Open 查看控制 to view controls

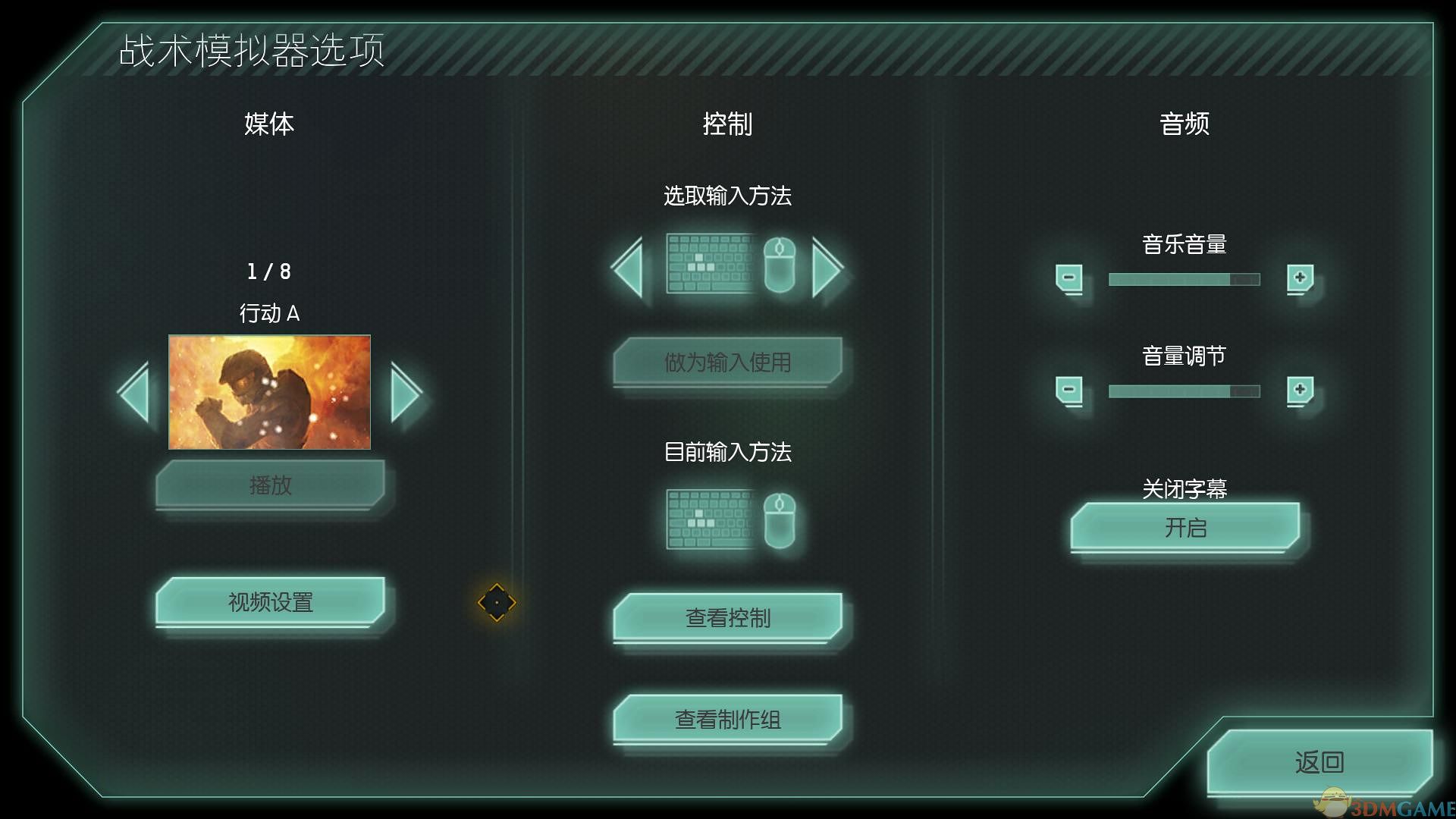[x=726, y=618]
